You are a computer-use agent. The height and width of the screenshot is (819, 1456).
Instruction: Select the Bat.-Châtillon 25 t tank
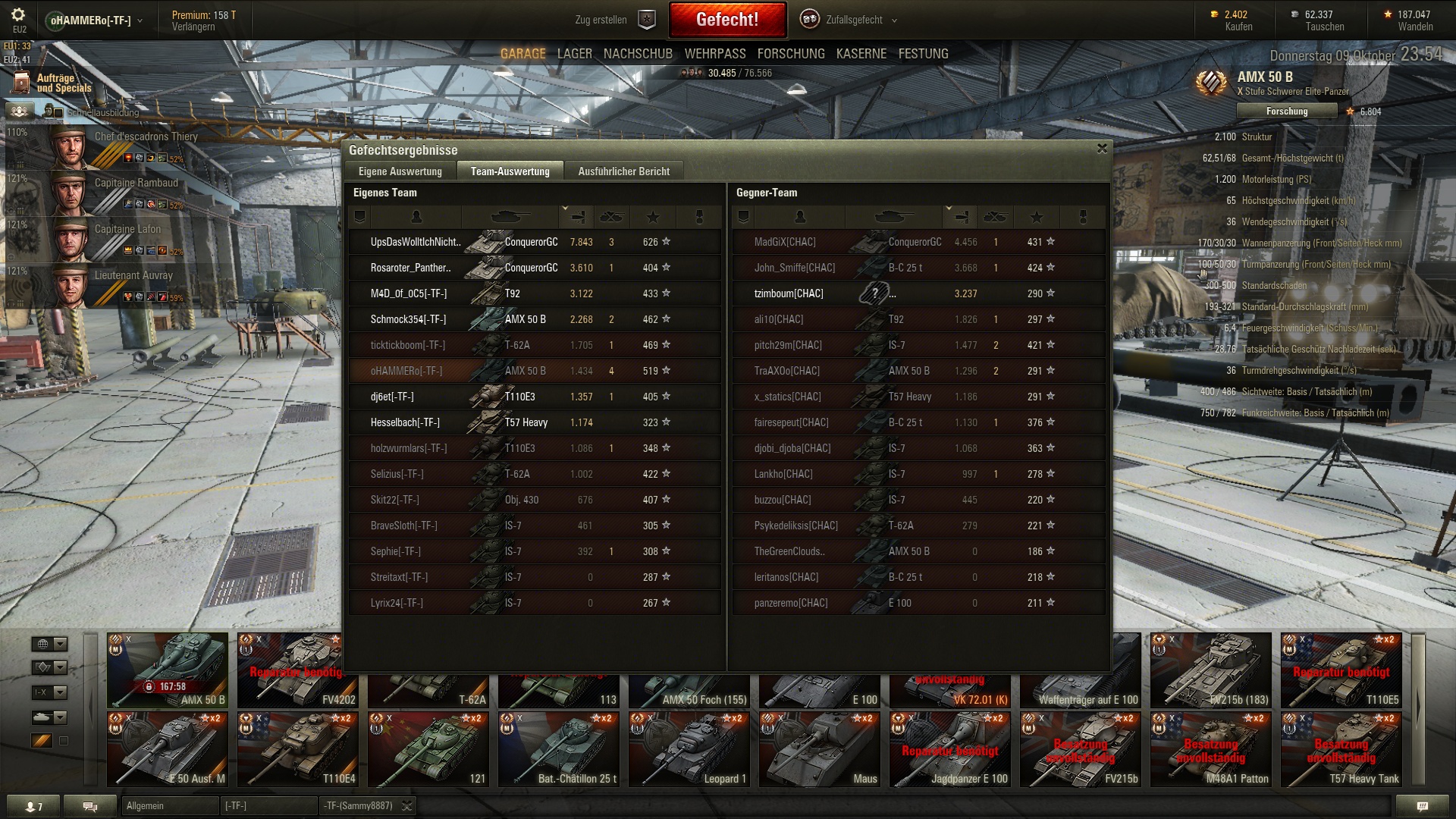tap(558, 749)
